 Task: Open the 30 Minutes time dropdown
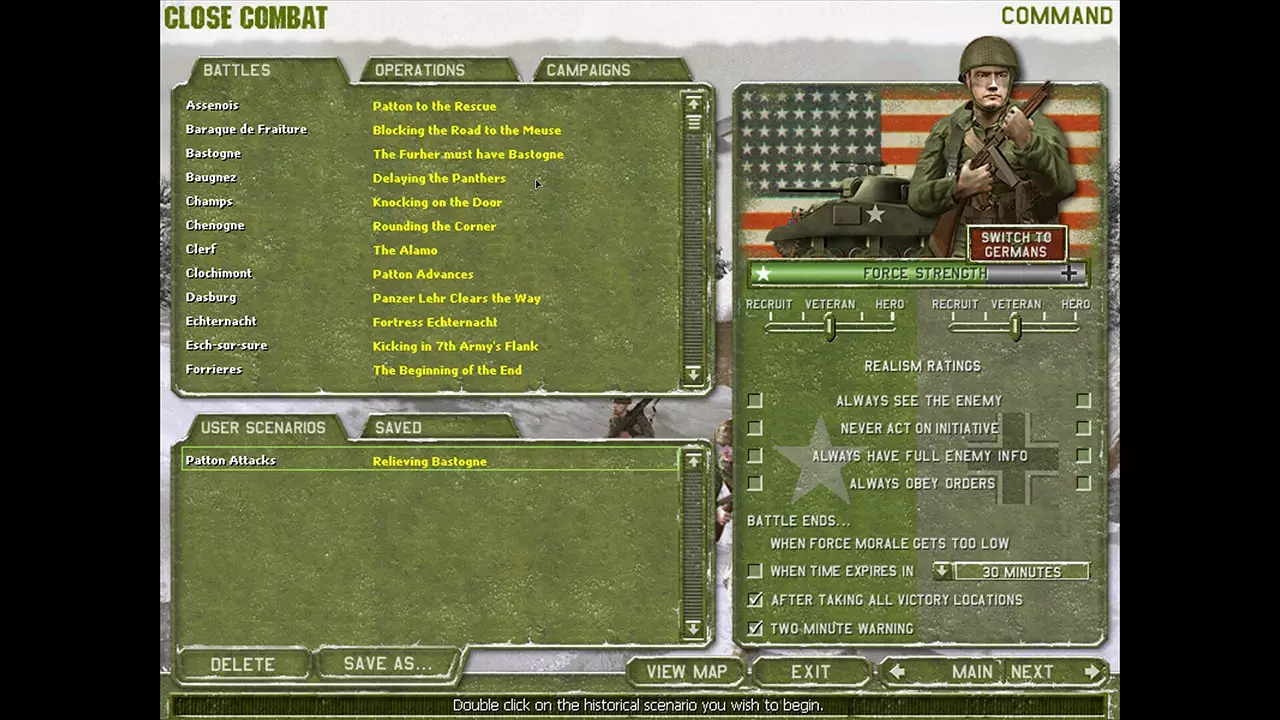(941, 571)
